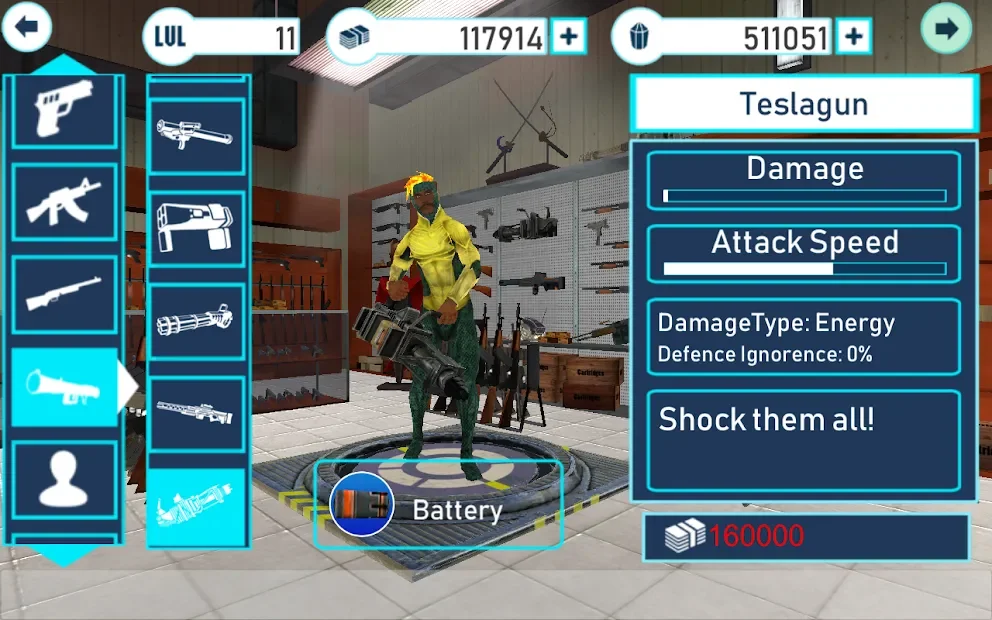Select the highlighted Teslagun weapon slot

(196, 507)
